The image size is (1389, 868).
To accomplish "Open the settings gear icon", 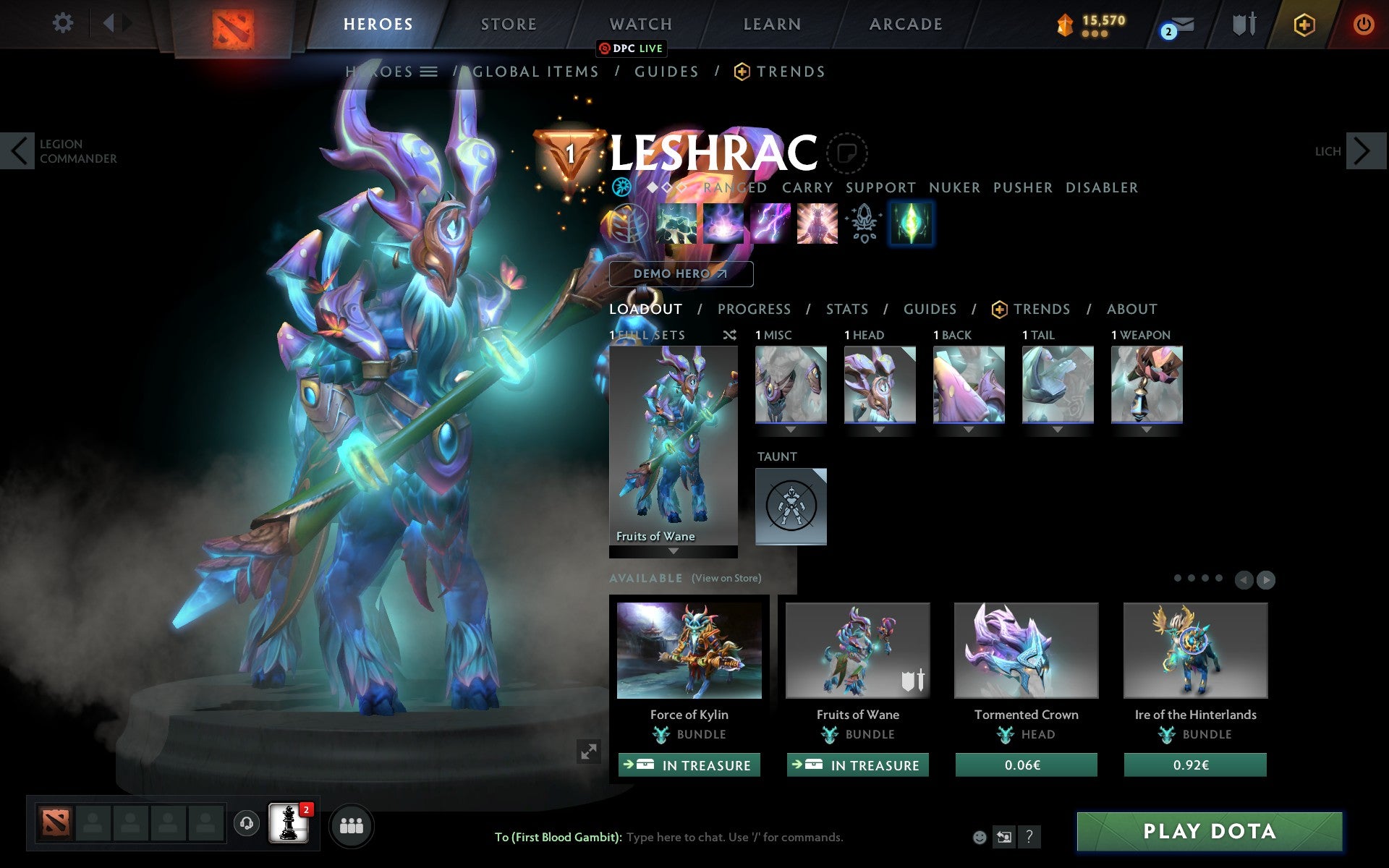I will point(64,23).
